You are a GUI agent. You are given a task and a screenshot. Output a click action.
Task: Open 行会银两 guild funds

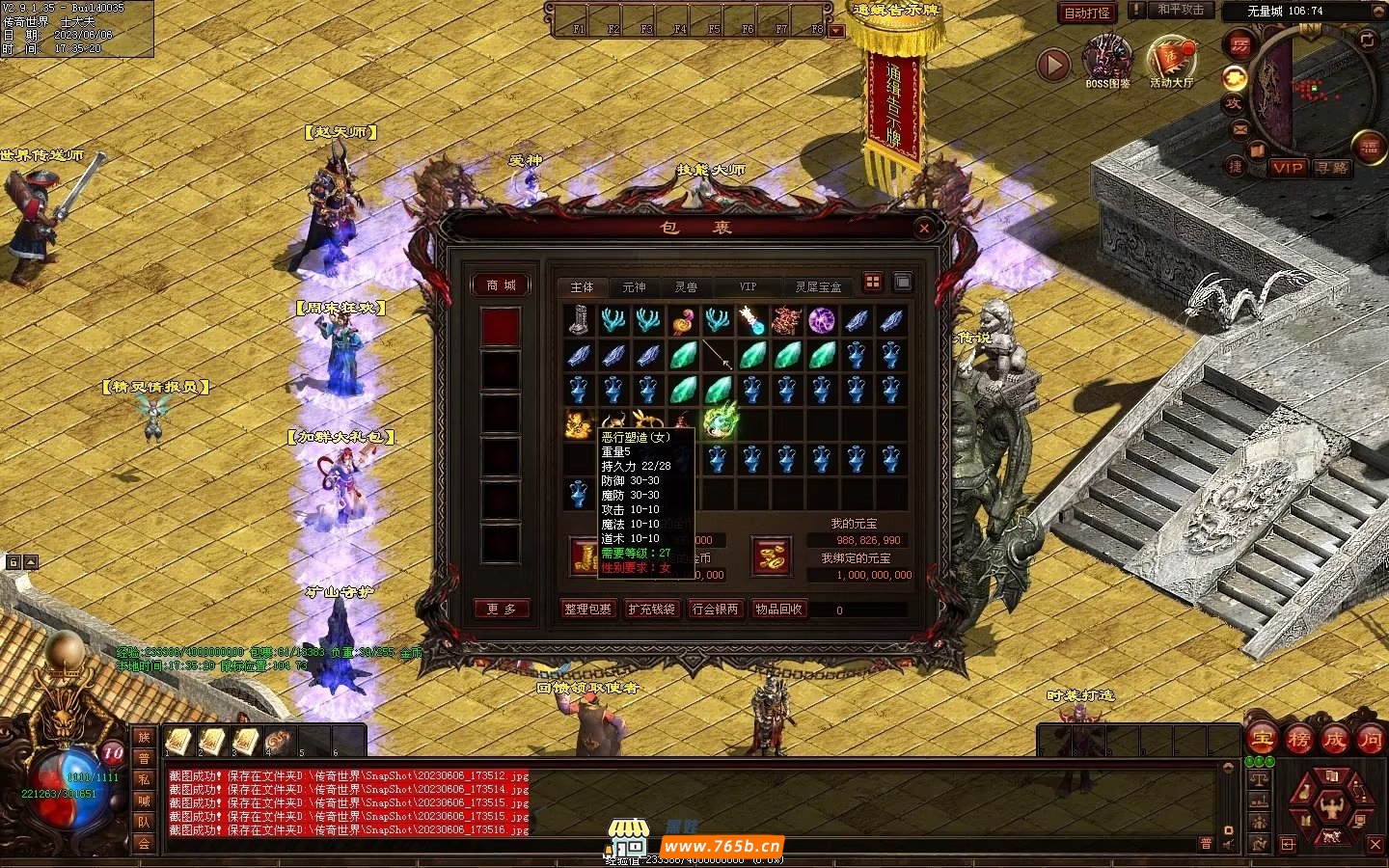[715, 610]
